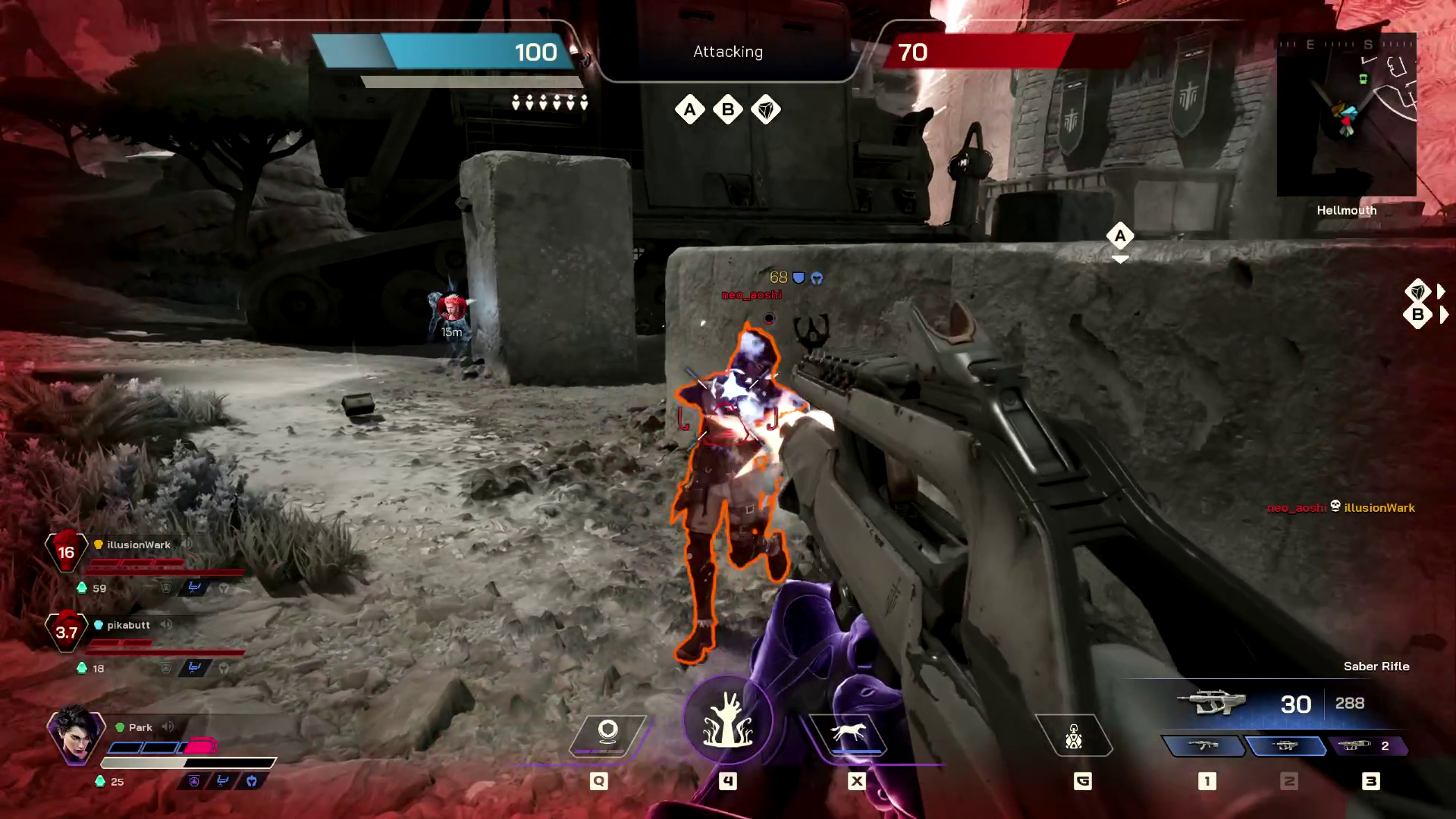This screenshot has height=819, width=1456.
Task: Select the Attacking header tab
Action: [726, 52]
